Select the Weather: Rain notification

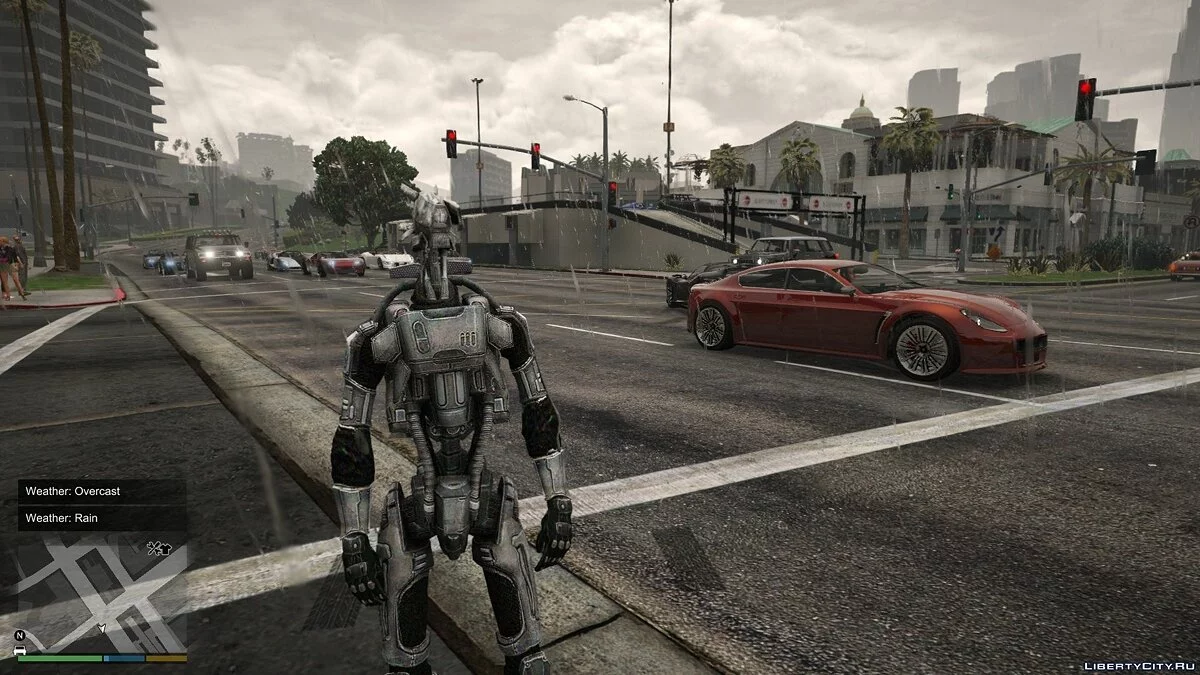pyautogui.click(x=101, y=518)
